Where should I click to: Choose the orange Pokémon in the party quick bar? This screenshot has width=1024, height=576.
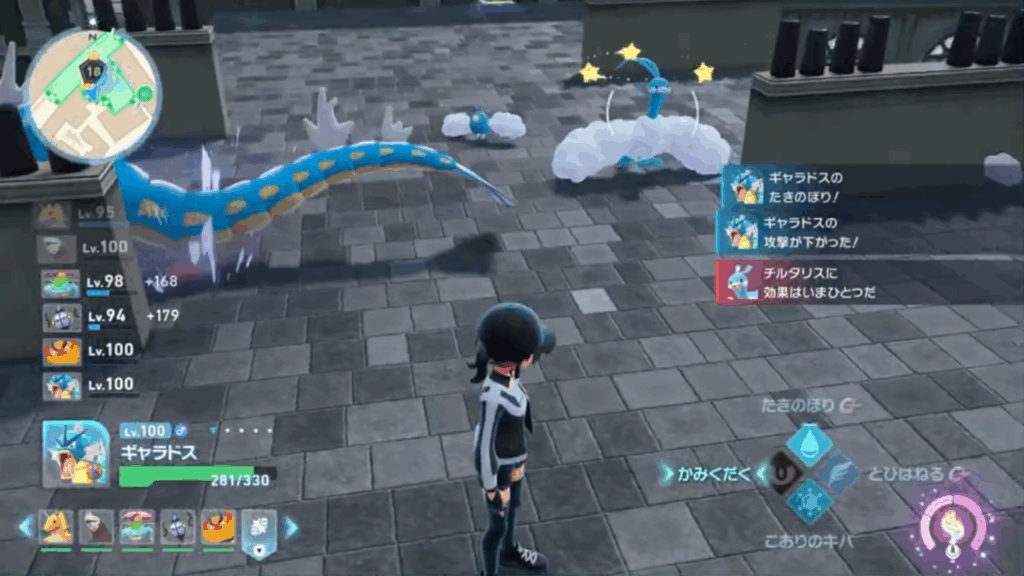[x=218, y=525]
